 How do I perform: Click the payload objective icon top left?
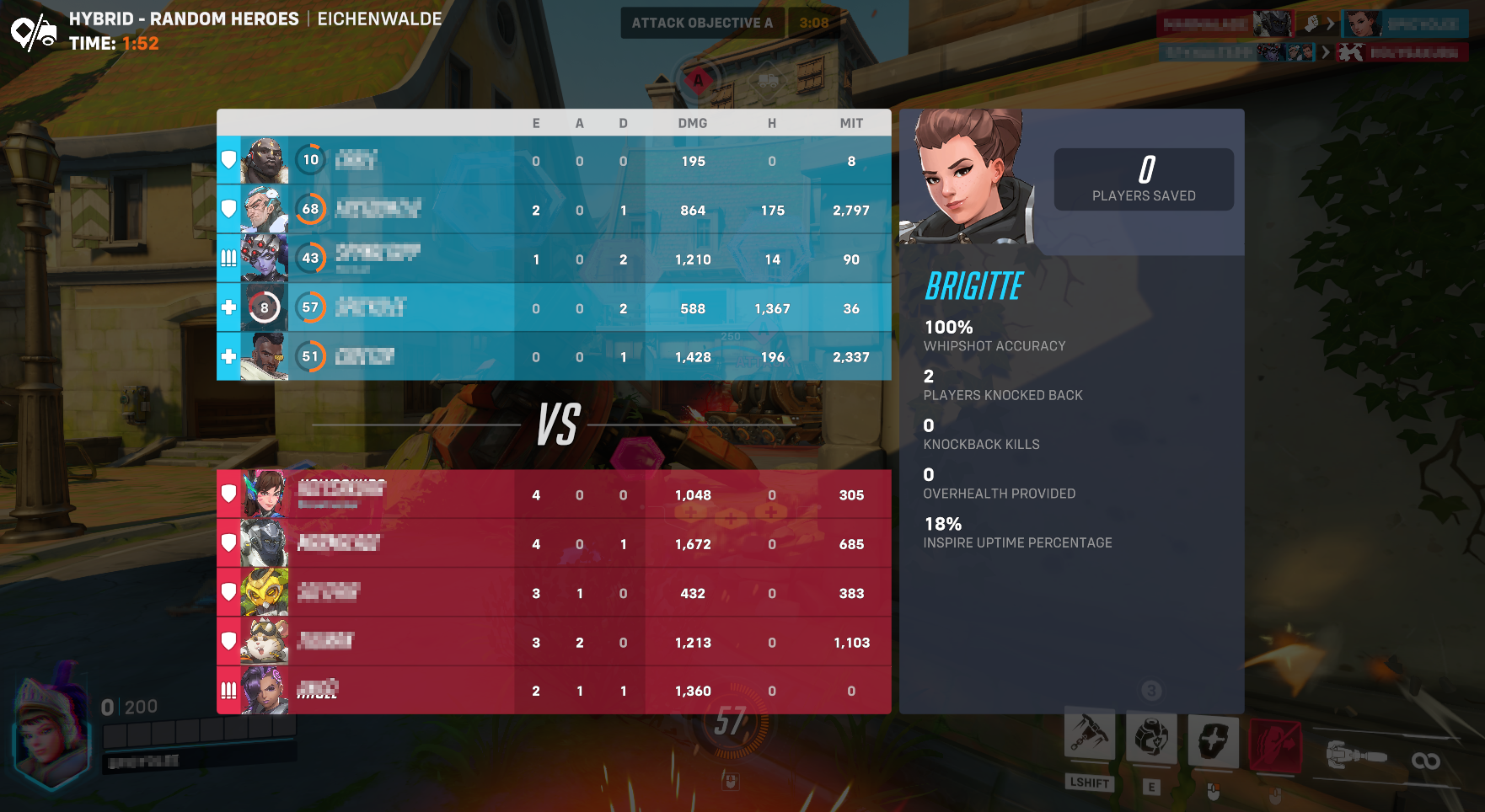point(32,32)
